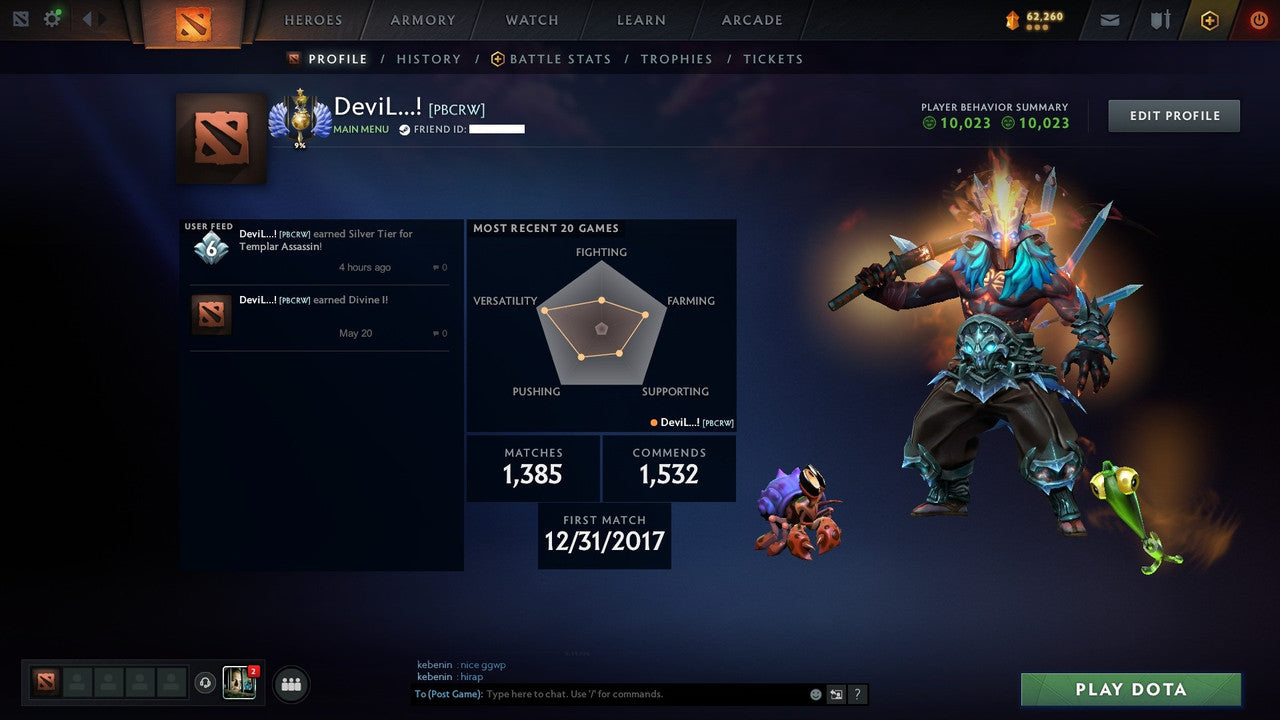1280x720 pixels.
Task: Open the BATTLE STATS section
Action: tap(560, 58)
